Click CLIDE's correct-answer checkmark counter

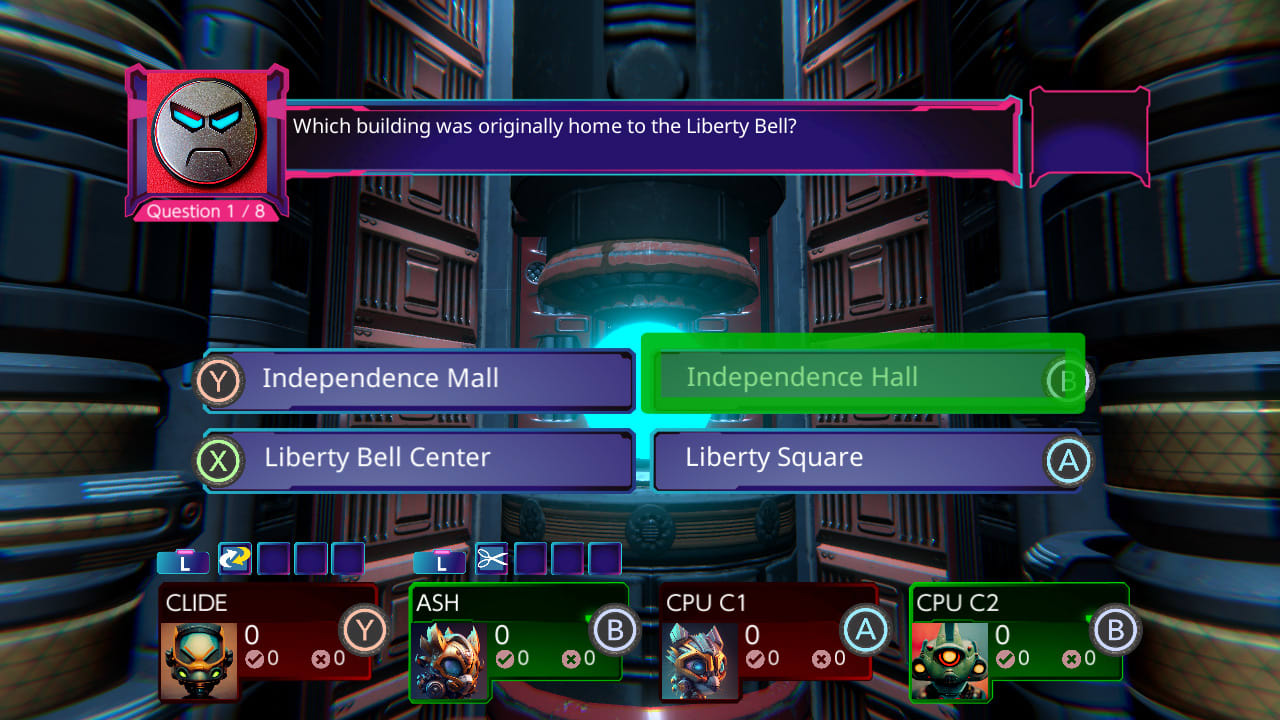coord(255,659)
